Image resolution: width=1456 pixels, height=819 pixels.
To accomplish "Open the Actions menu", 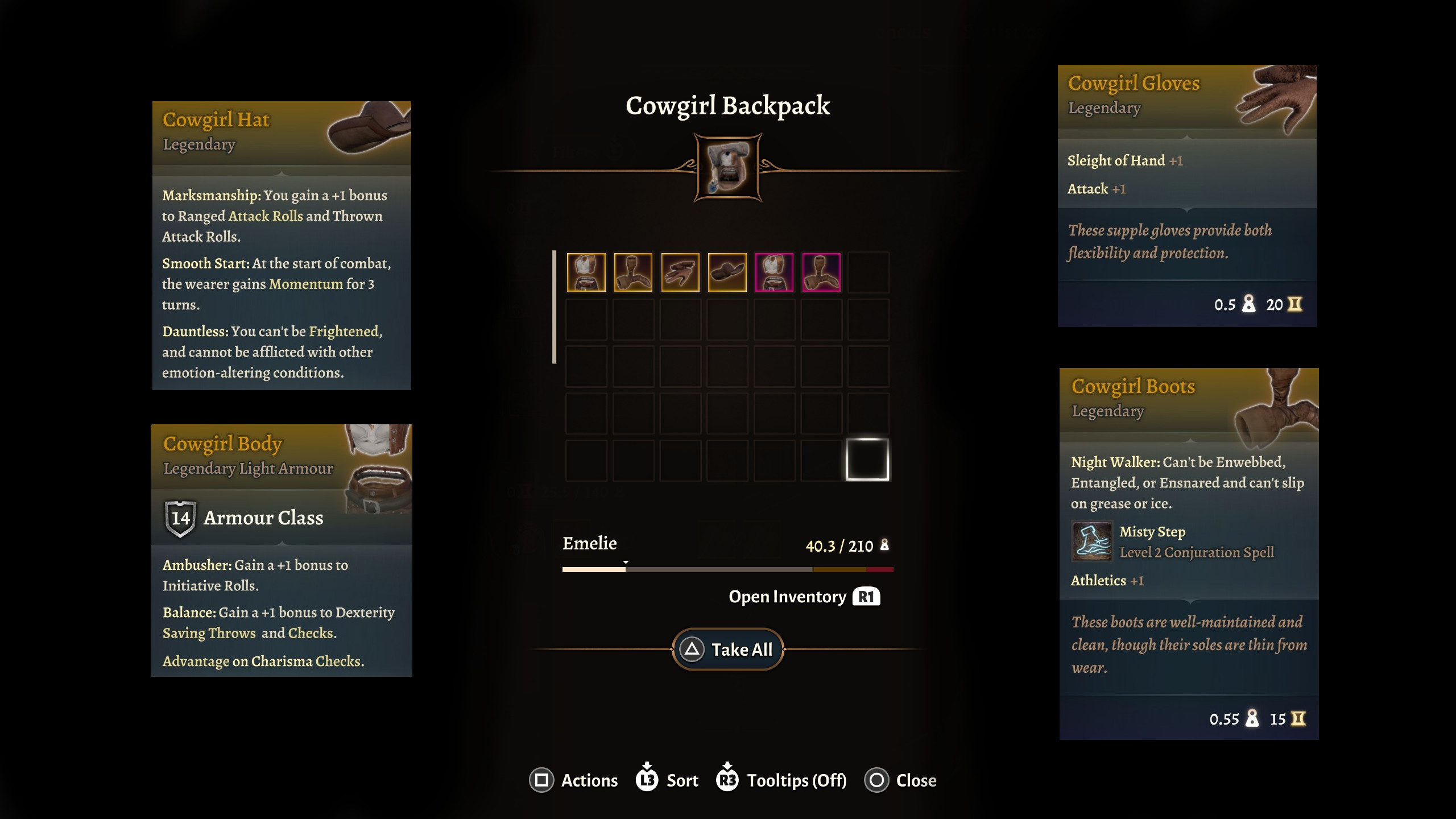I will (x=573, y=780).
